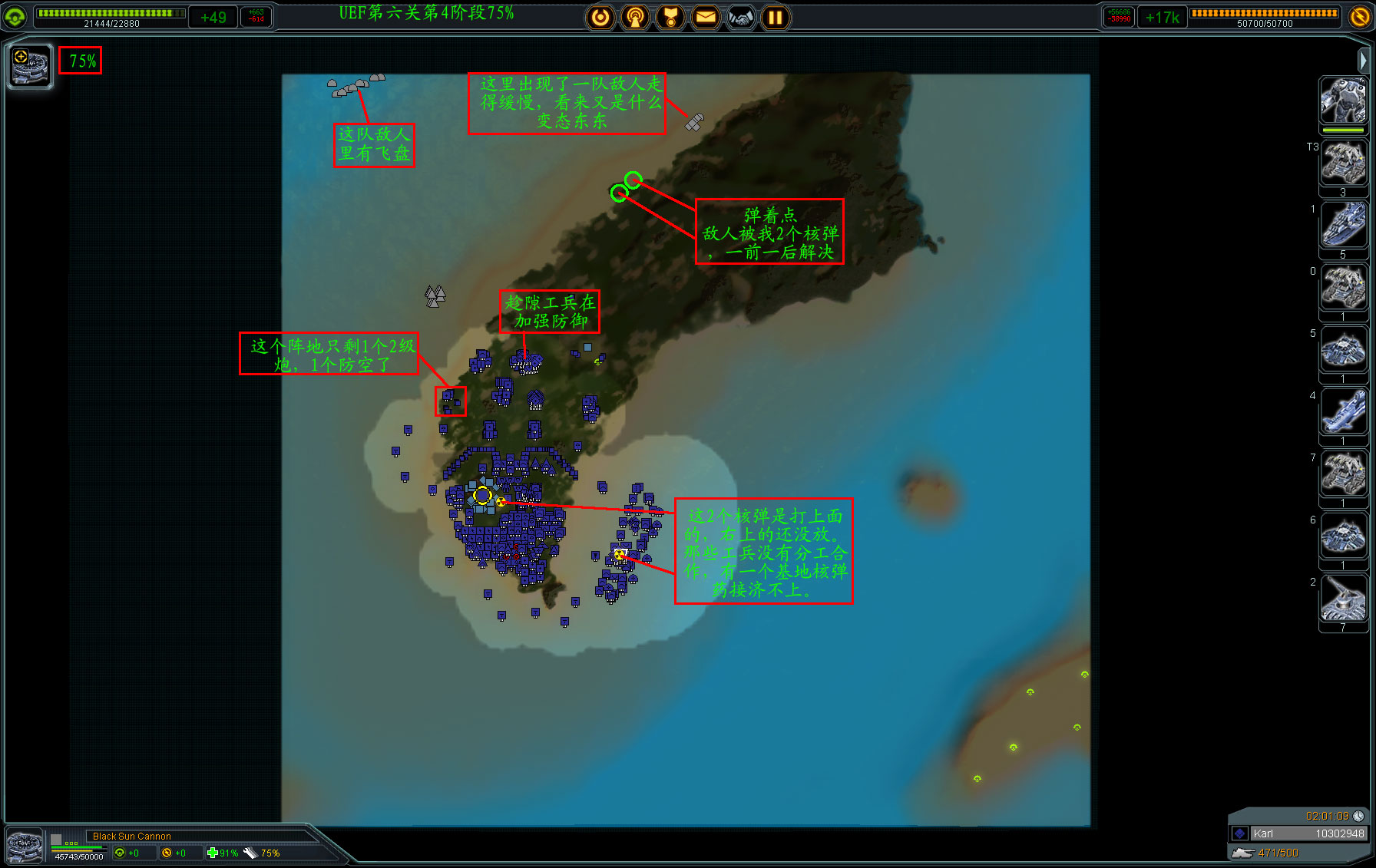Pause the game with the pause button
Image resolution: width=1376 pixels, height=868 pixels.
(x=776, y=17)
